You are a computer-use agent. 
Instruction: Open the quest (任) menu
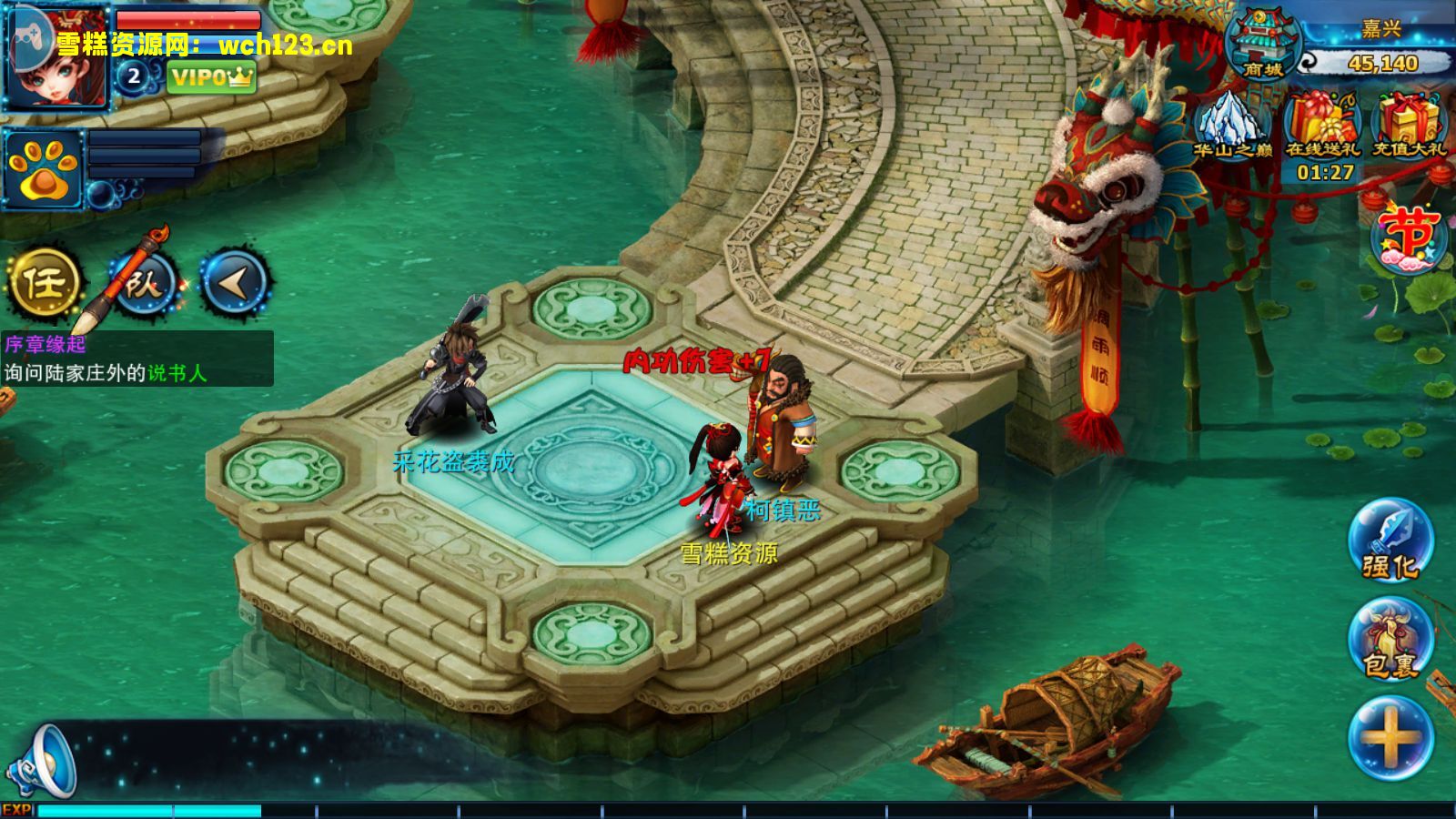pyautogui.click(x=44, y=283)
